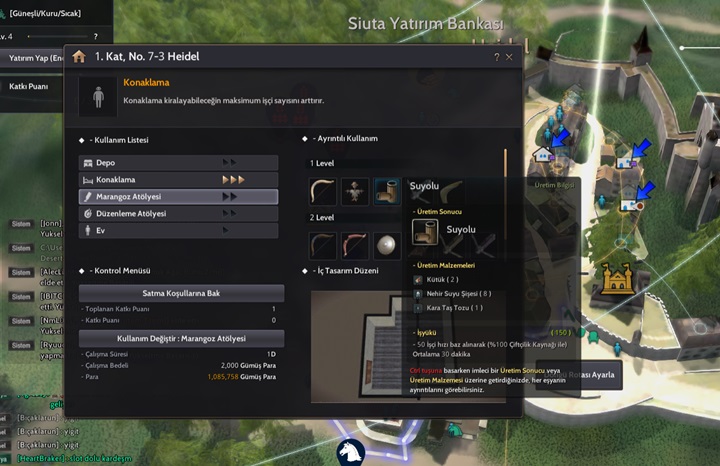Click the house icon in window title

pyautogui.click(x=79, y=57)
